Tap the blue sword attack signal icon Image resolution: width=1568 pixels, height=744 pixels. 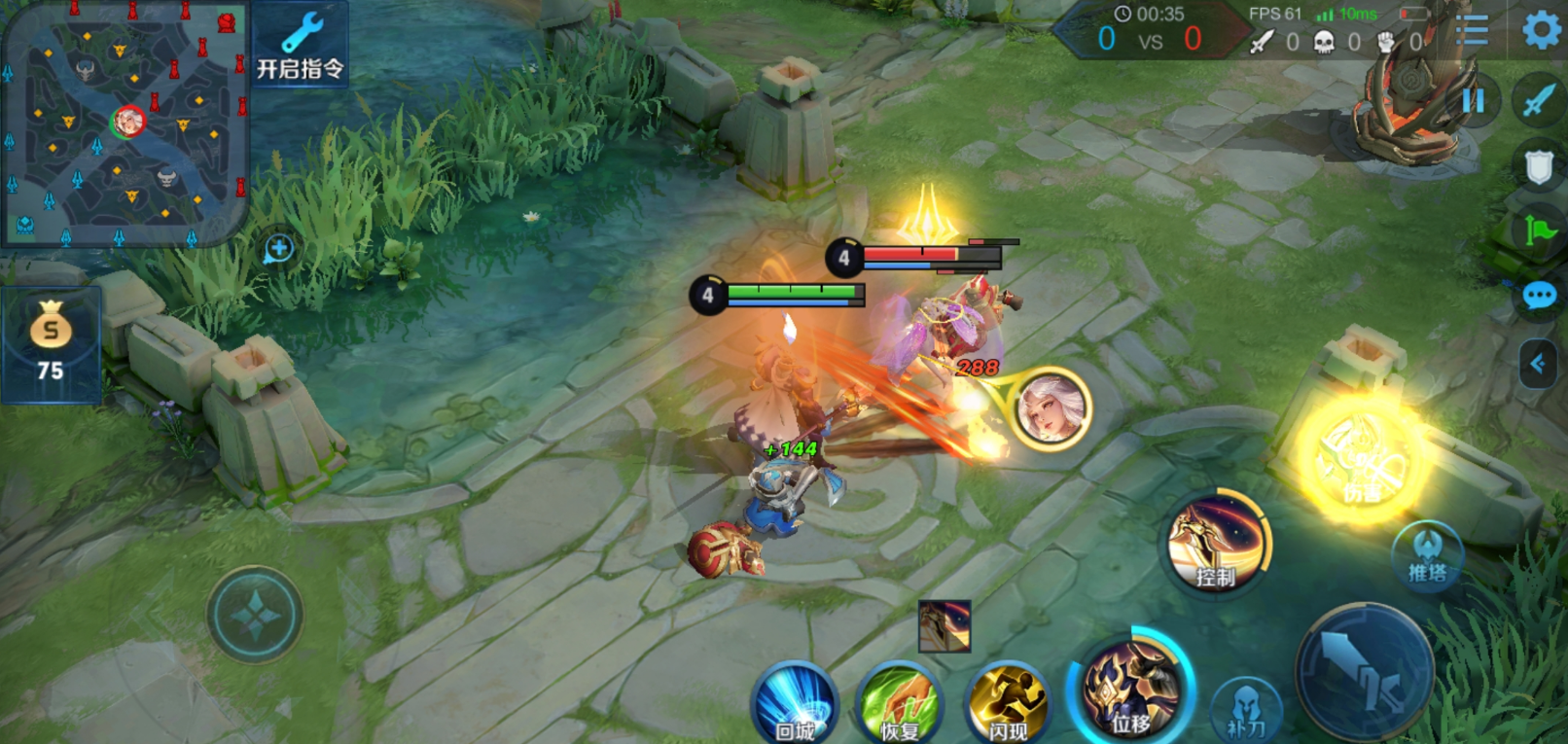click(1539, 99)
